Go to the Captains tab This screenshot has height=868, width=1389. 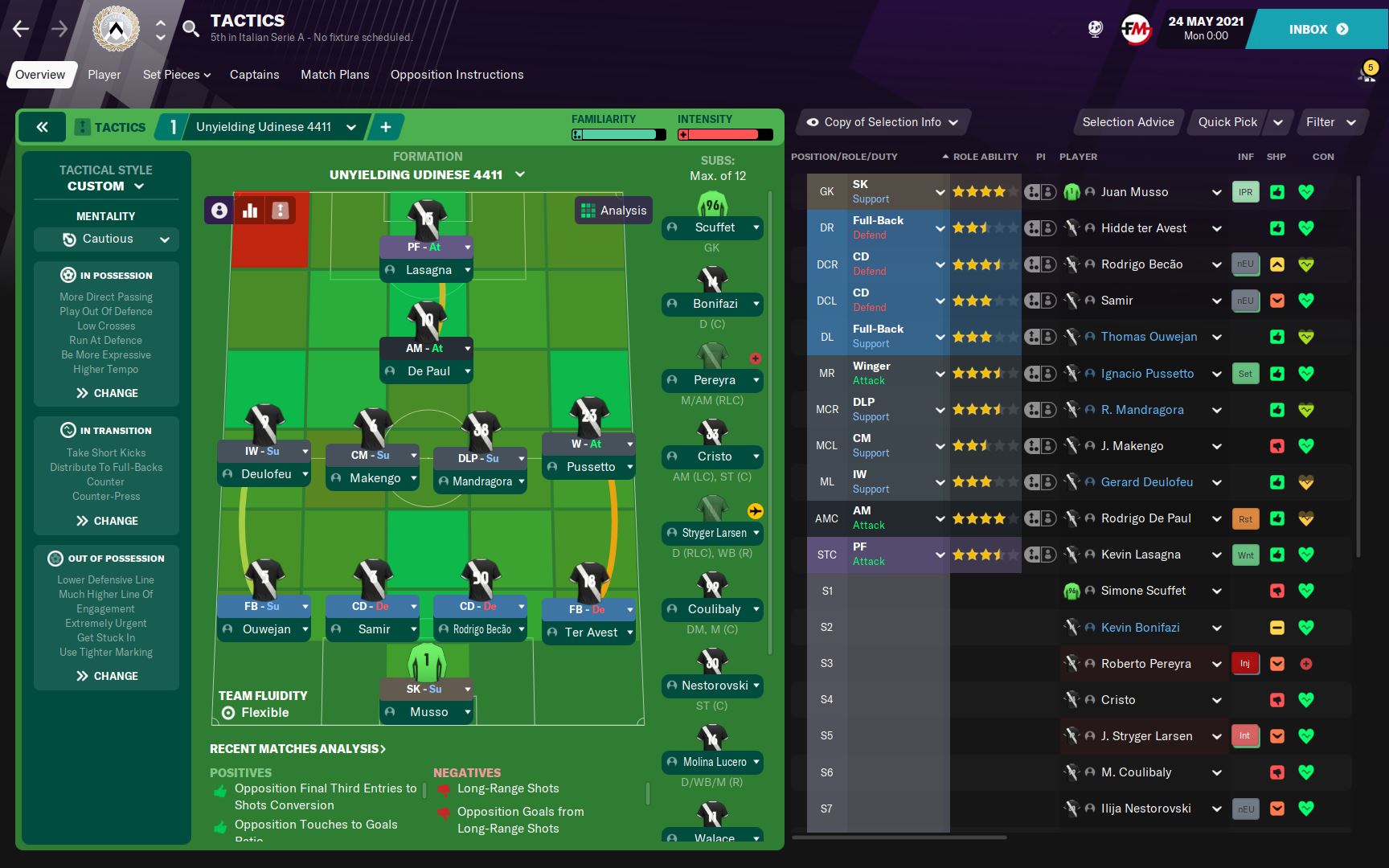(254, 75)
